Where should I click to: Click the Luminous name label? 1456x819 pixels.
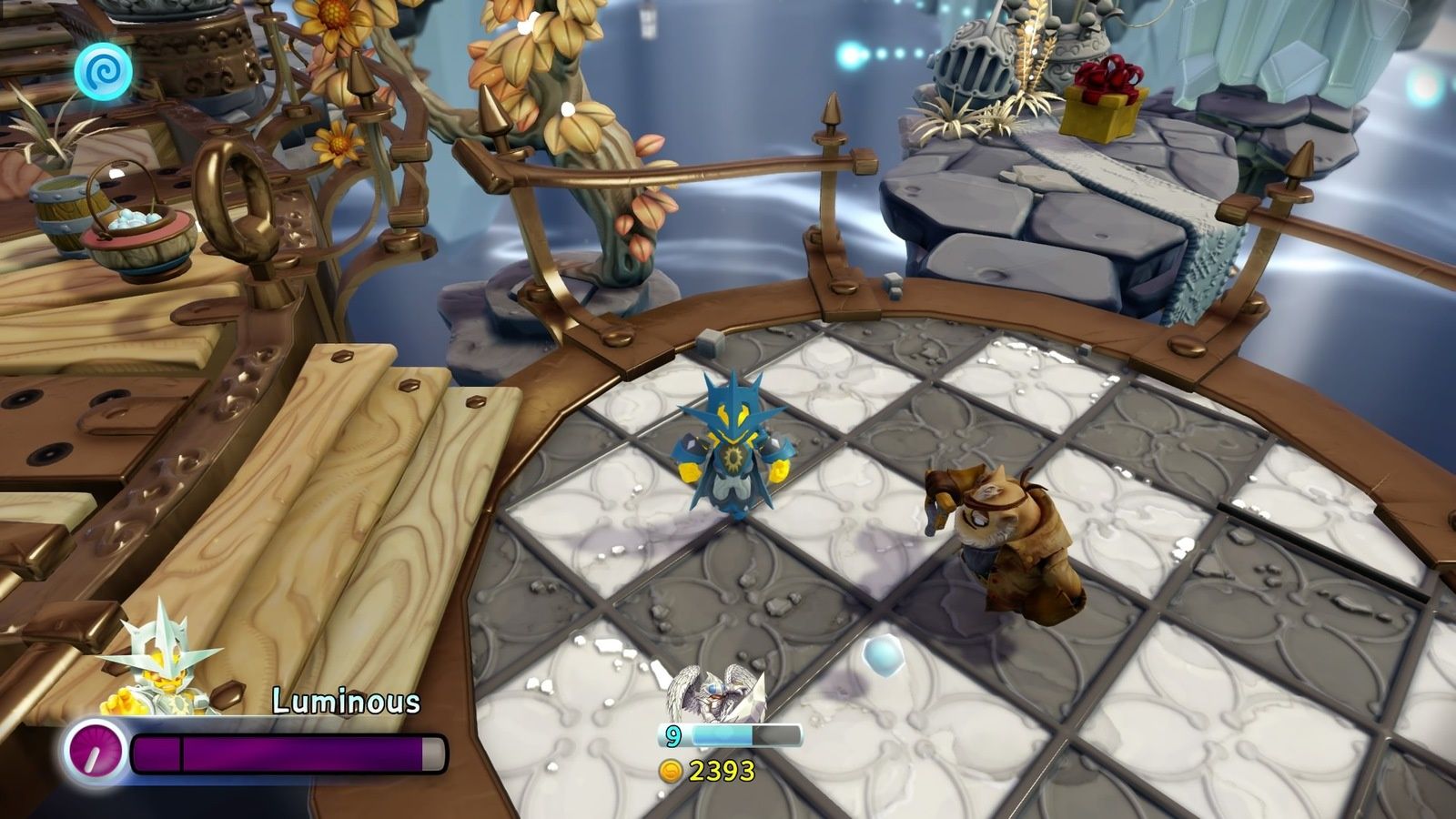coord(346,701)
